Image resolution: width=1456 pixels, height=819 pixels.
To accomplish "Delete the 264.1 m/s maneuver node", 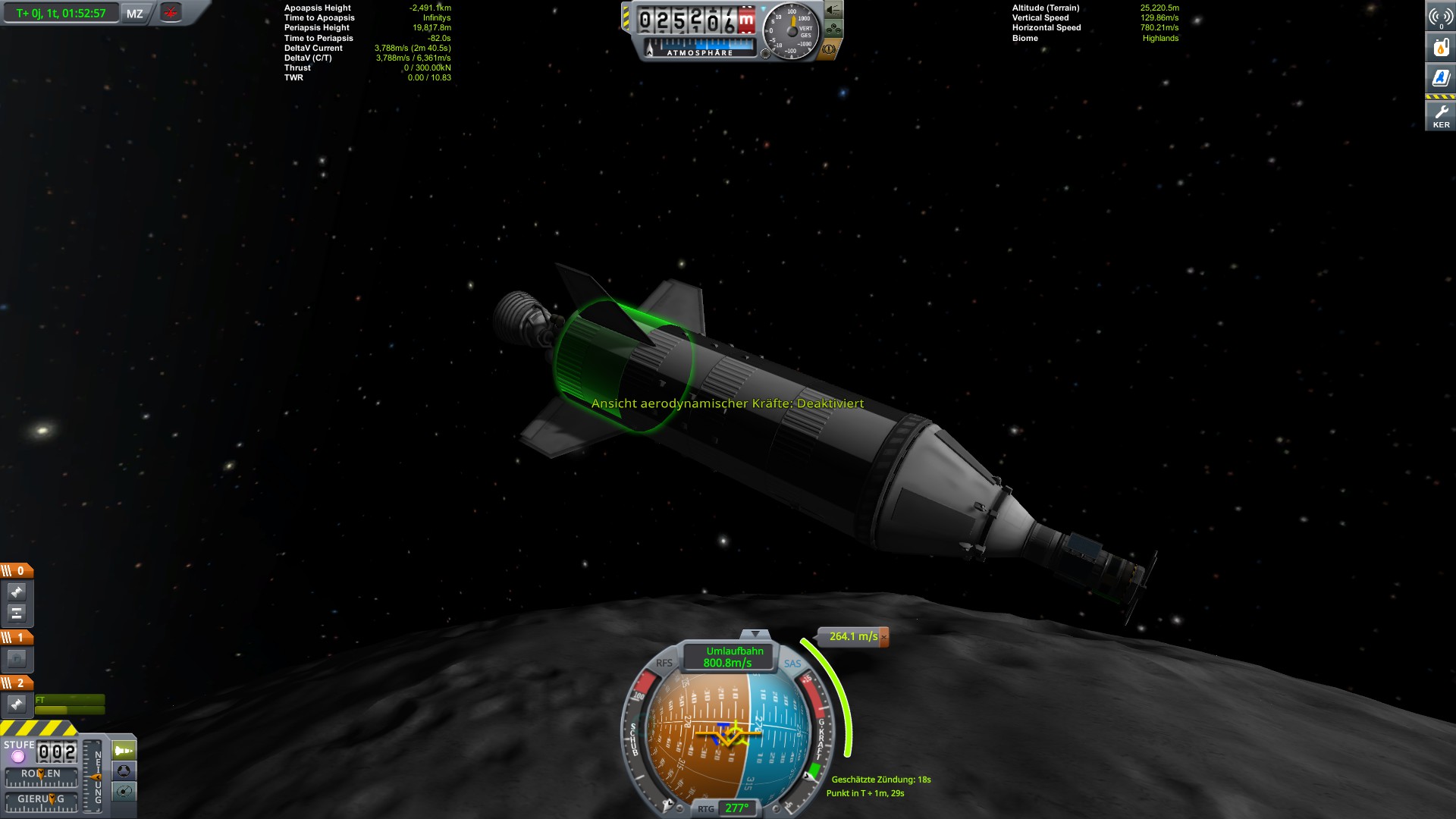I will (x=883, y=637).
